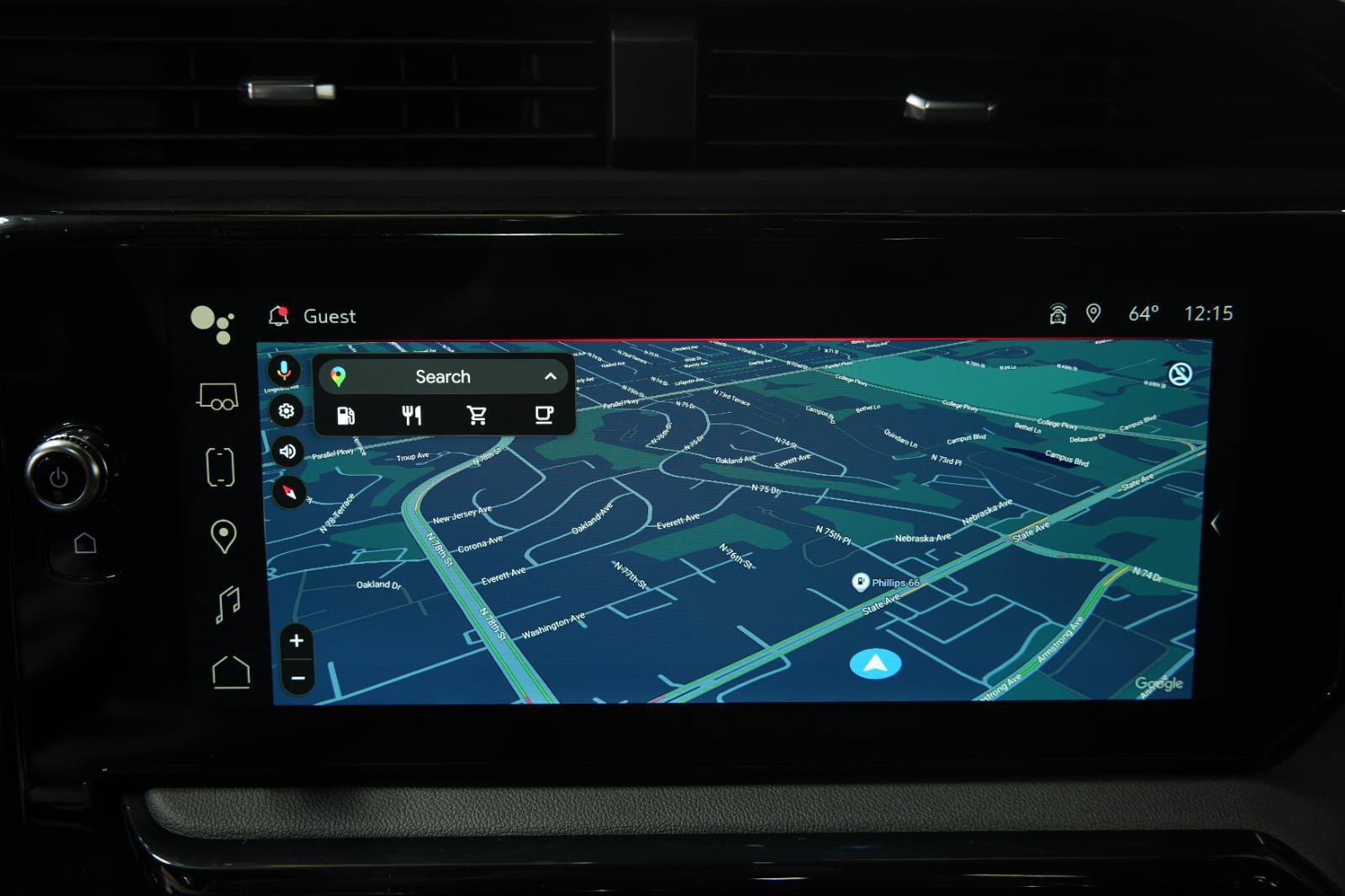Viewport: 1345px width, 896px height.
Task: Adjust navigation volume via the speaker icon
Action: point(286,451)
